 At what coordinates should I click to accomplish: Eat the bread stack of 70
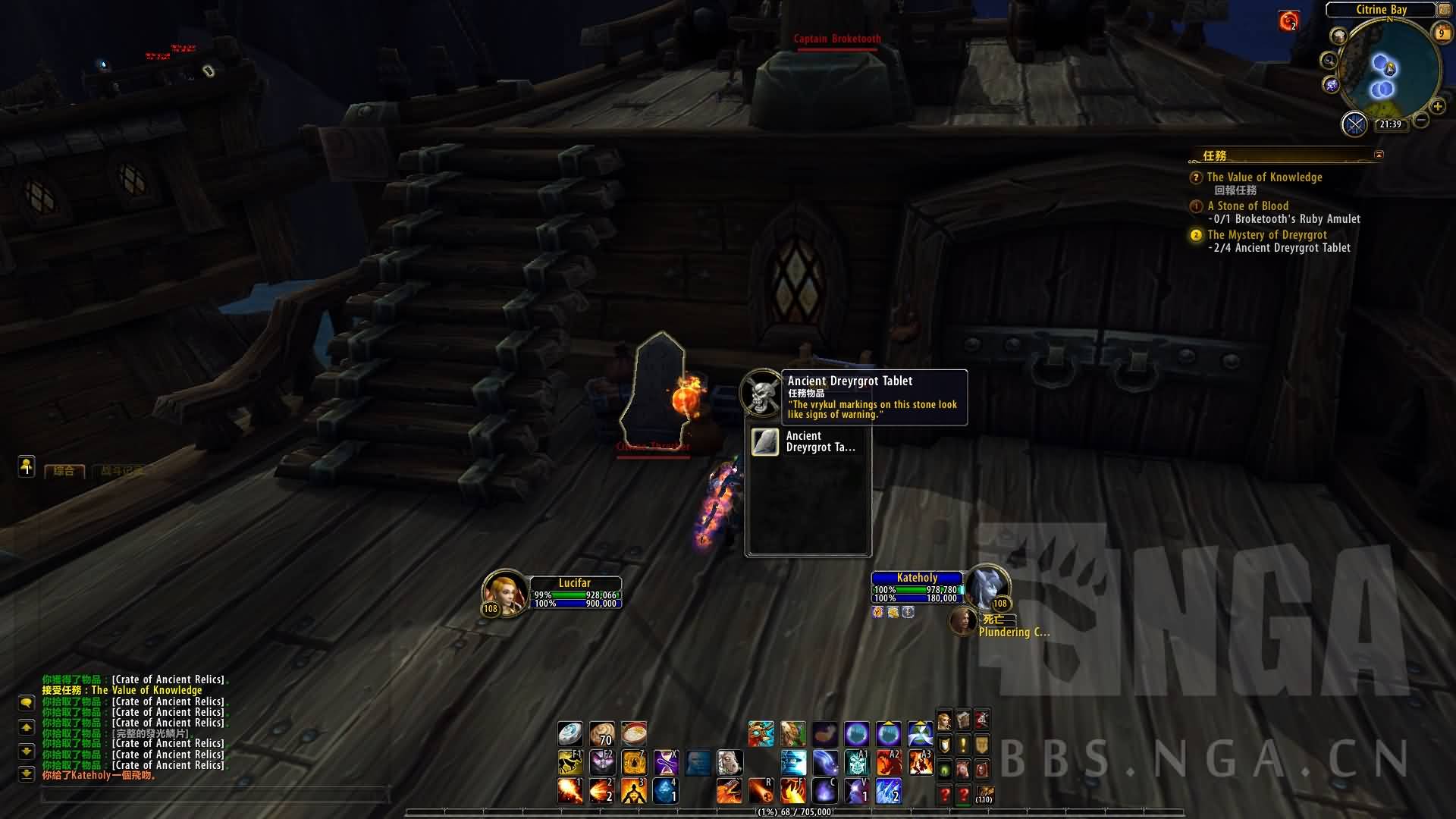pyautogui.click(x=602, y=733)
